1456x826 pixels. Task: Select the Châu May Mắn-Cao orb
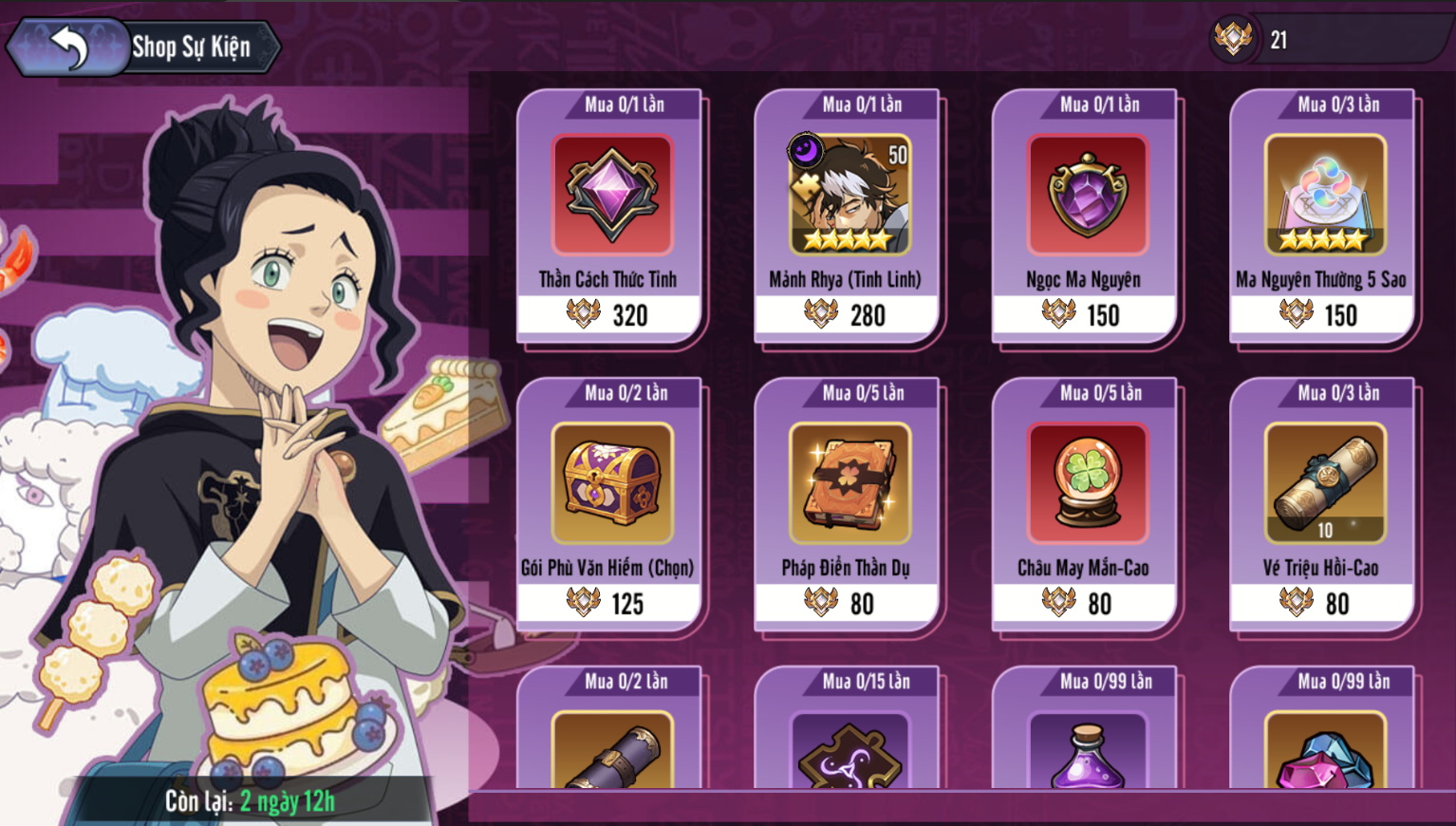tap(1087, 483)
